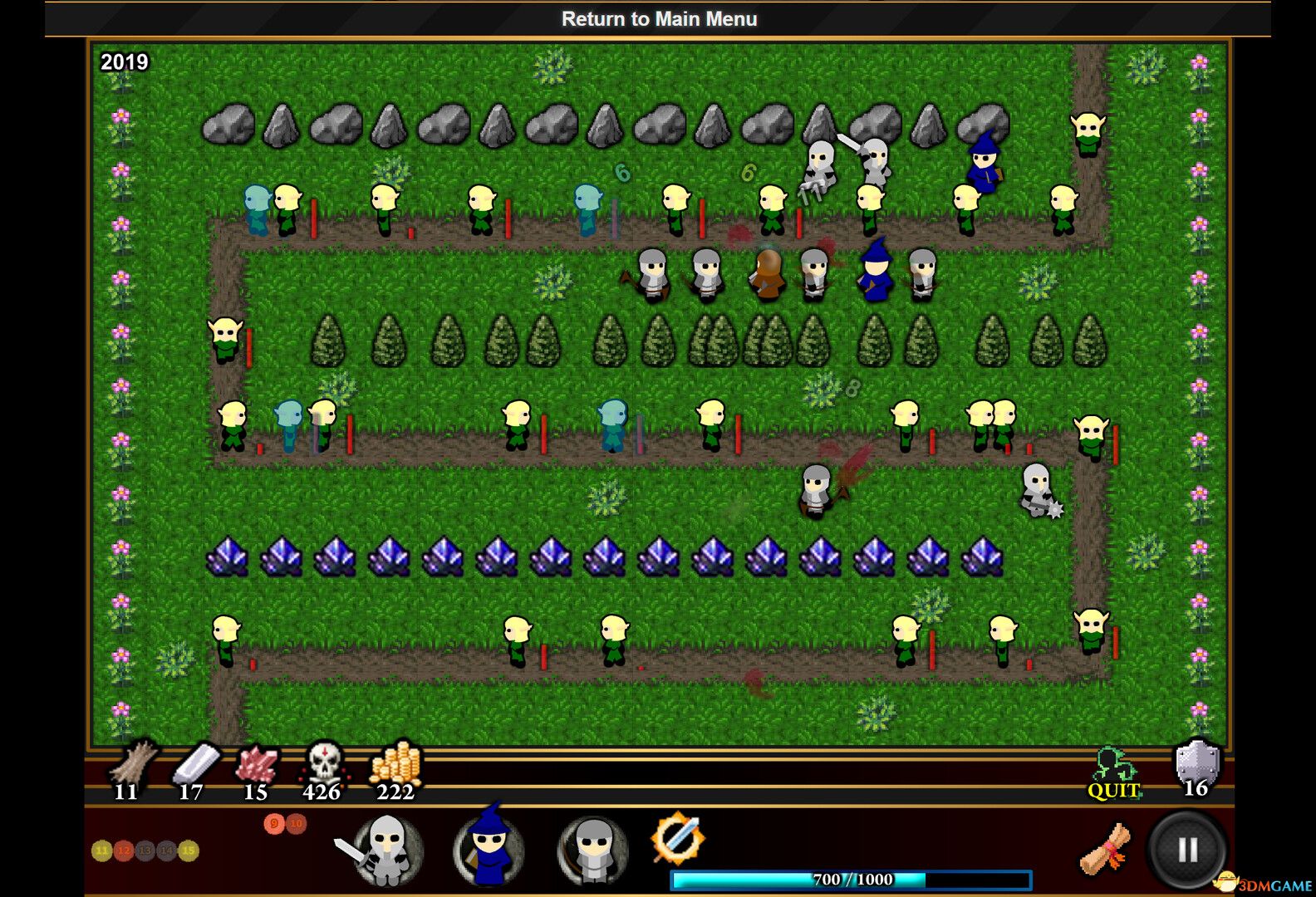Toggle wave marker dot number 15
The height and width of the screenshot is (897, 1316).
tap(188, 850)
